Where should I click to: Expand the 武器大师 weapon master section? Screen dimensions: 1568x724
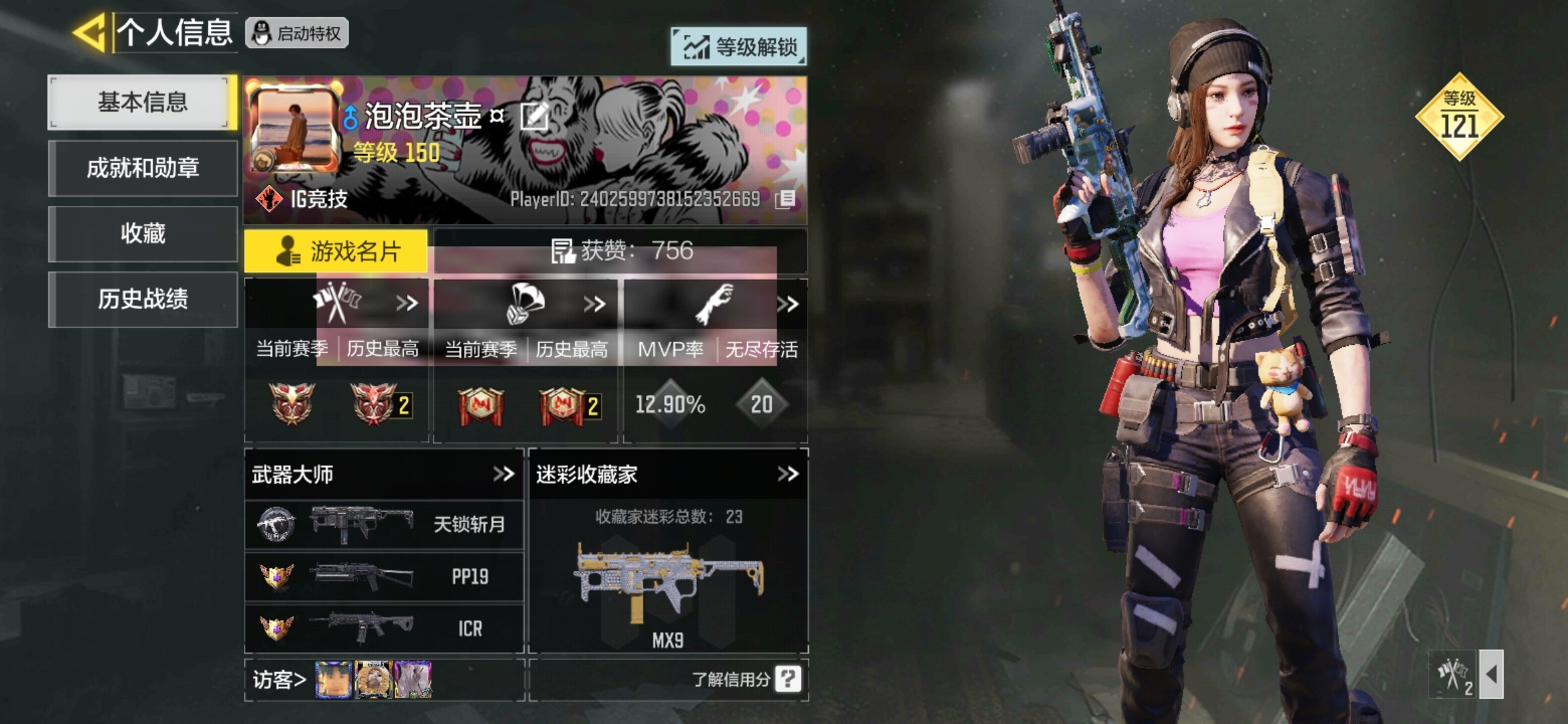point(503,474)
